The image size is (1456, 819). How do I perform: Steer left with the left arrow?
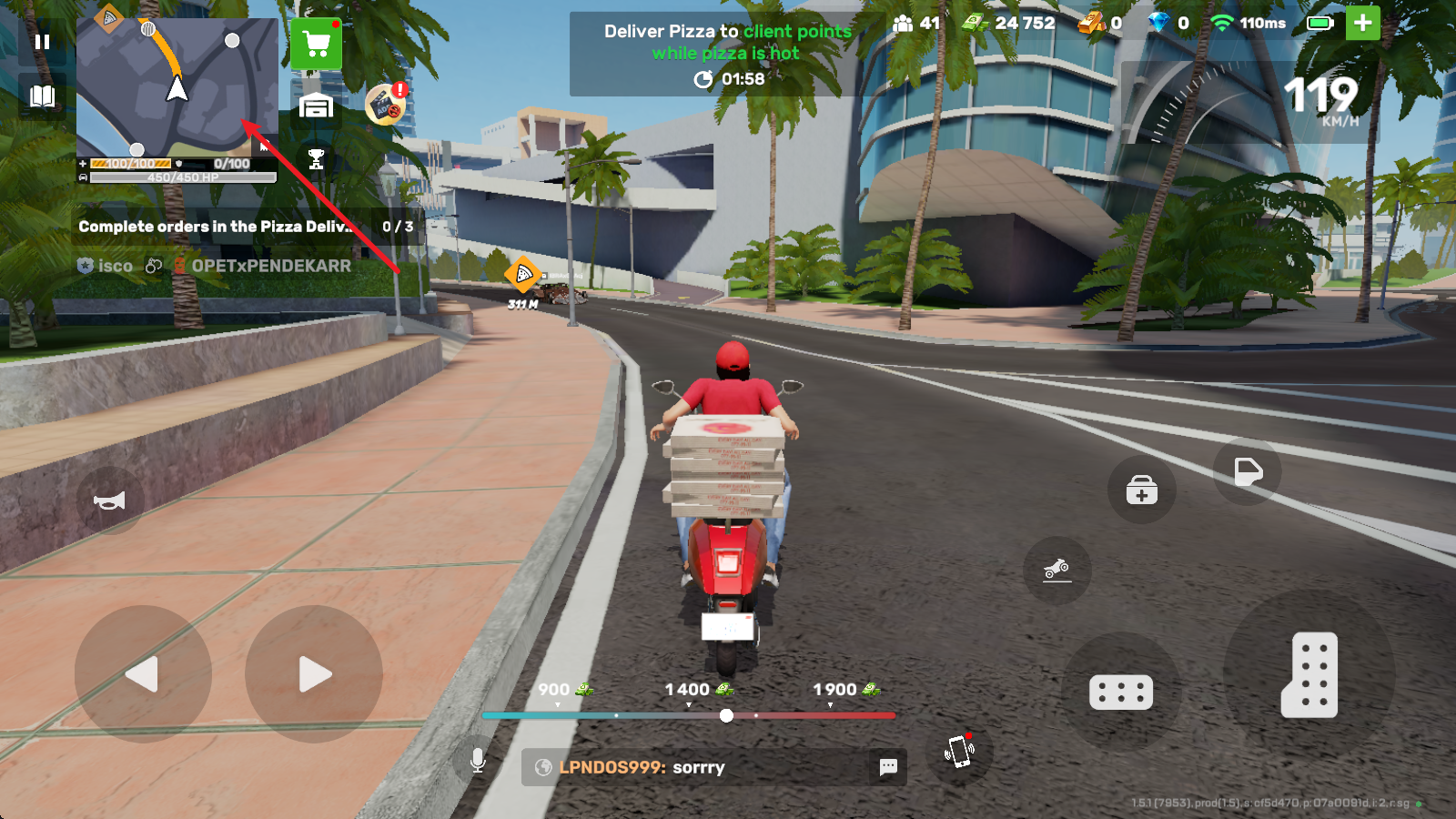[143, 674]
